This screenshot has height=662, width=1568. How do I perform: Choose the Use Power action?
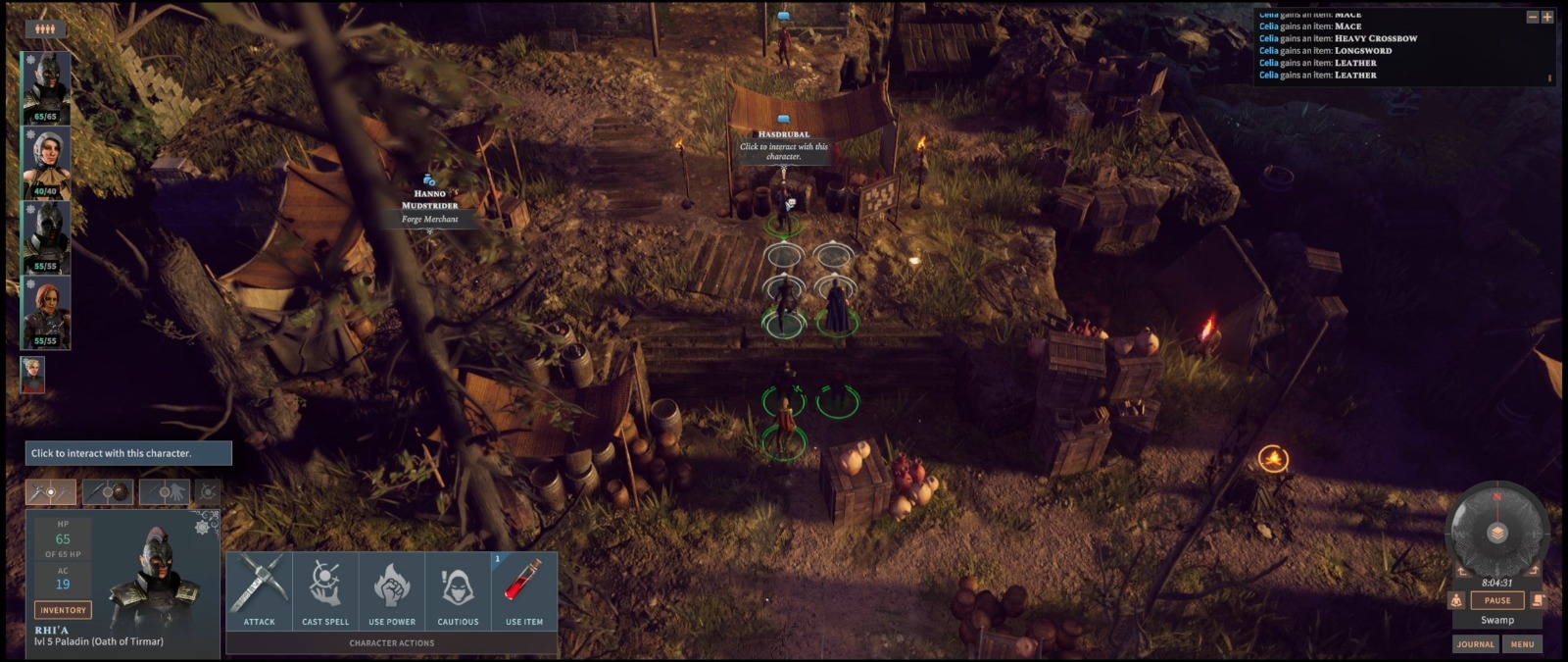coord(392,589)
